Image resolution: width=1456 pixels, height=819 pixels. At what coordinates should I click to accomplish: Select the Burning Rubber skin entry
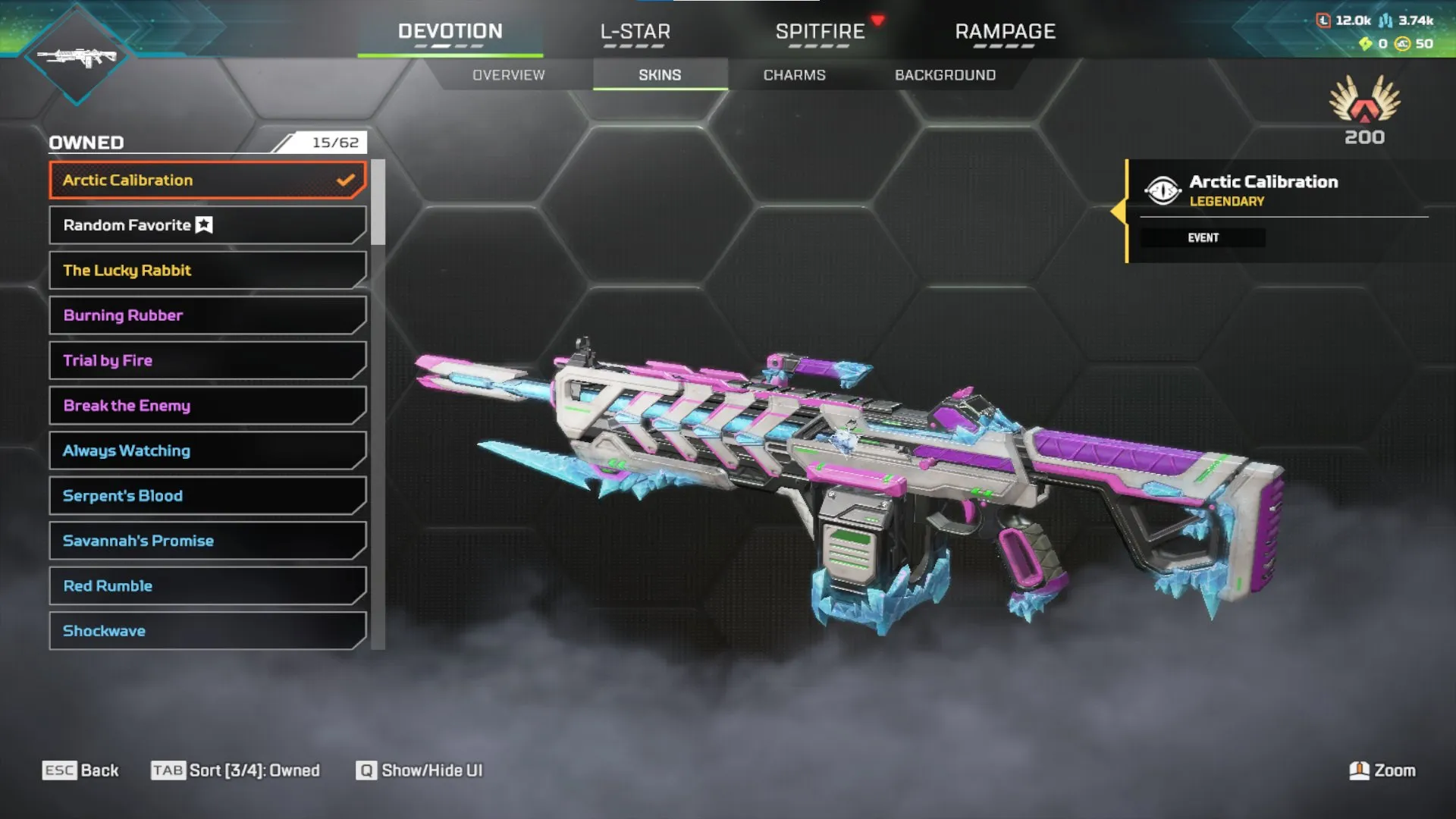pos(206,315)
